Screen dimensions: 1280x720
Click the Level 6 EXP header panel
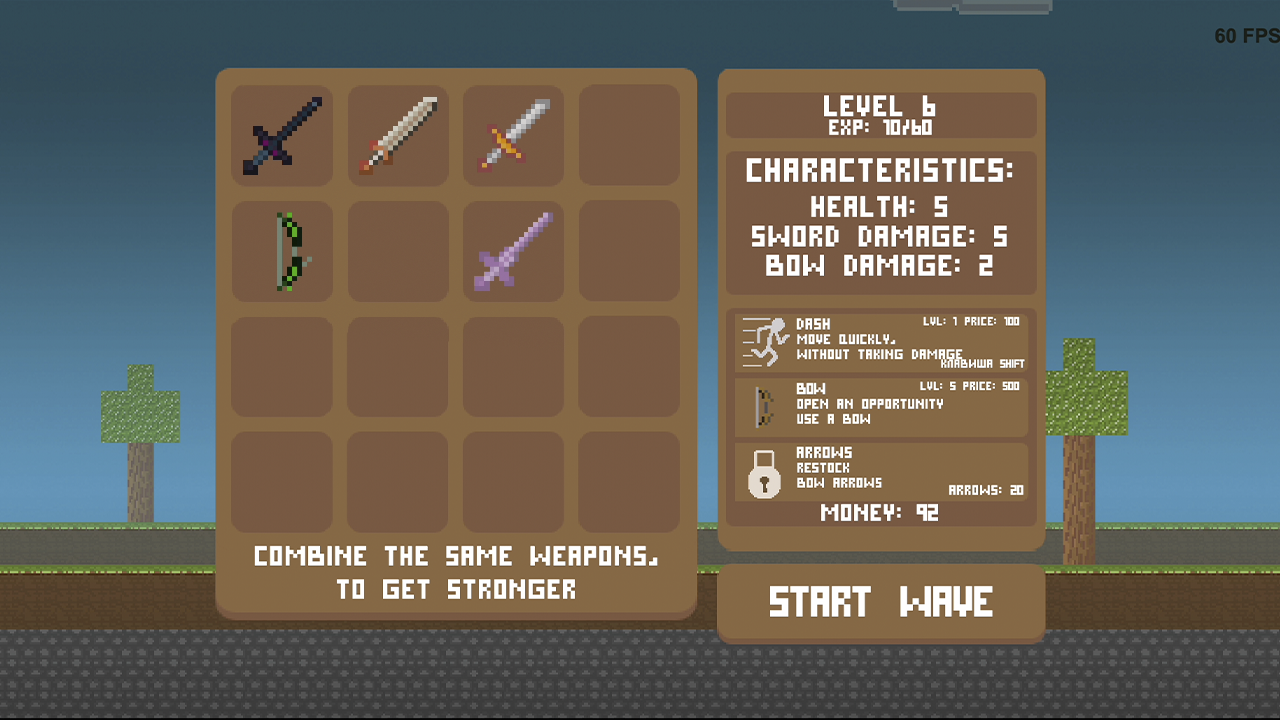click(x=881, y=115)
